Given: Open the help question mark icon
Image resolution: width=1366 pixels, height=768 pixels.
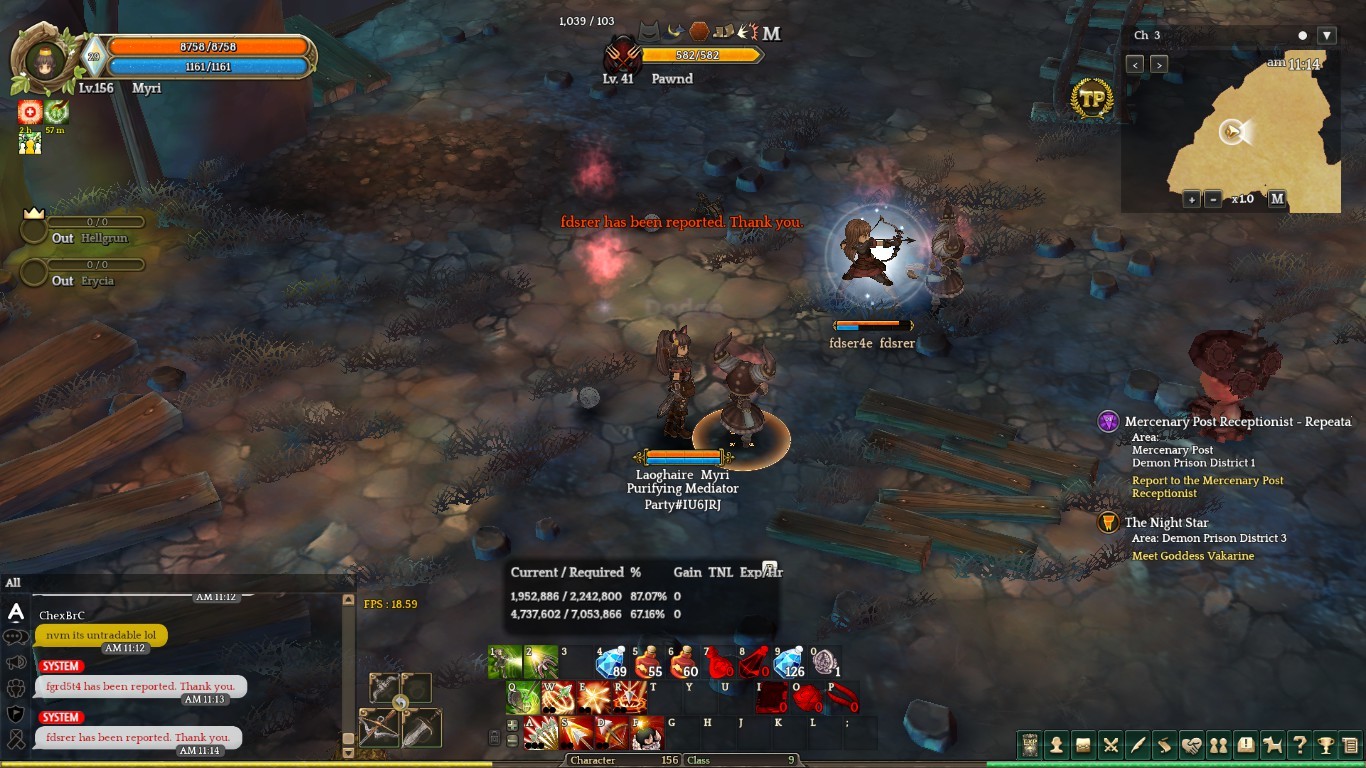Looking at the screenshot, I should pos(1299,745).
